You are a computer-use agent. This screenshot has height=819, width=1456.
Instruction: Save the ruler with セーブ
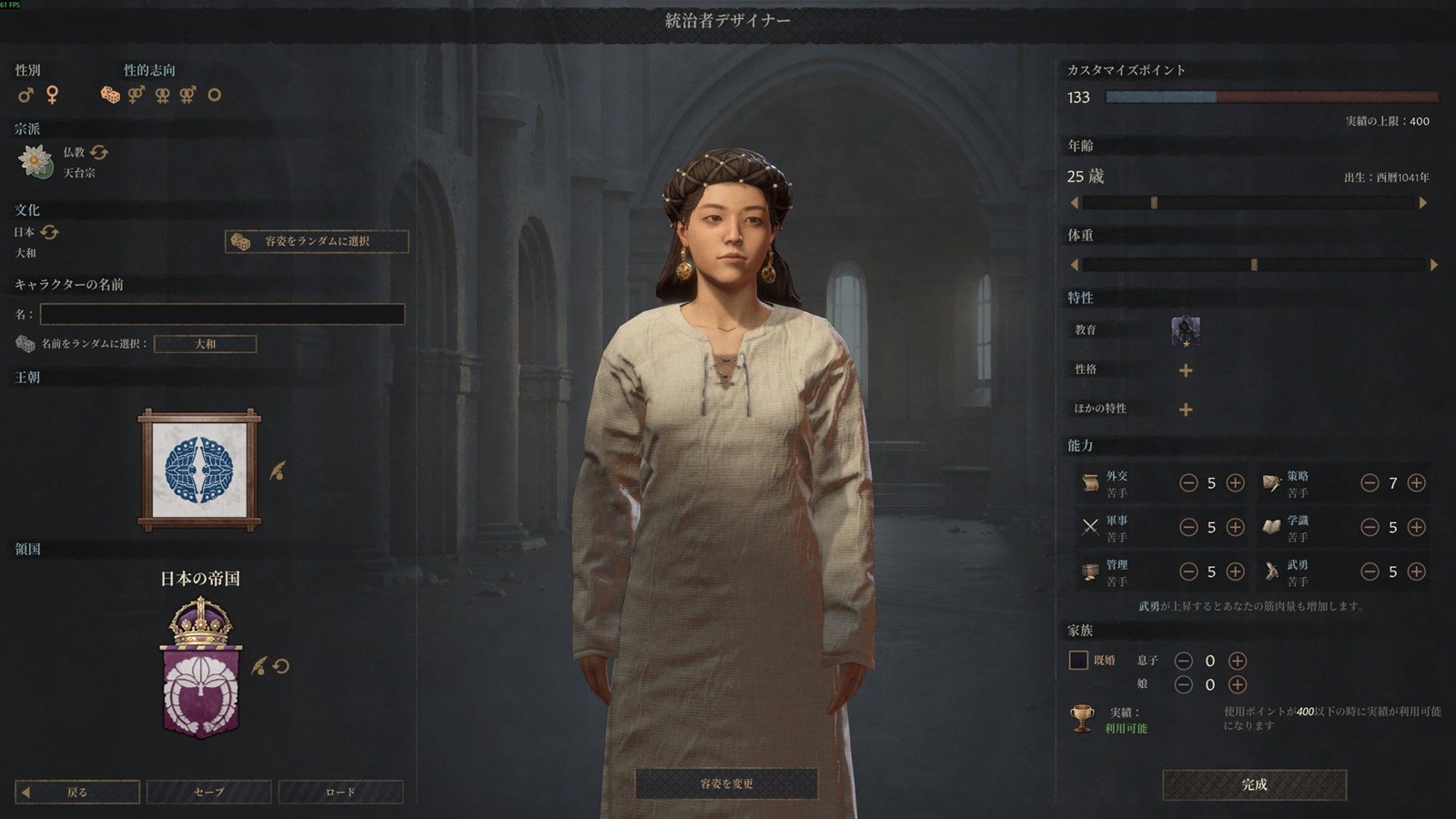(x=208, y=792)
